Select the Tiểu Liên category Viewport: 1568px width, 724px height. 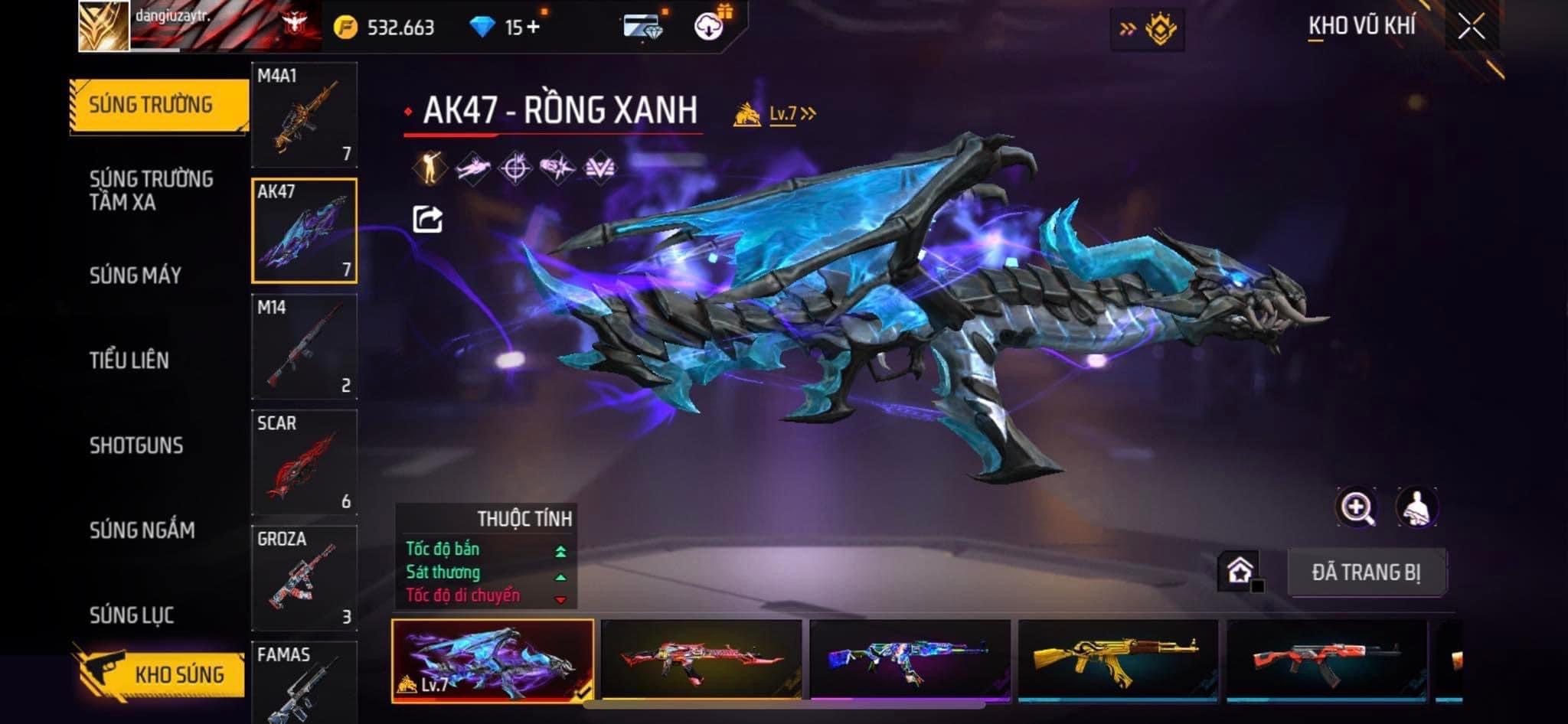tap(129, 360)
